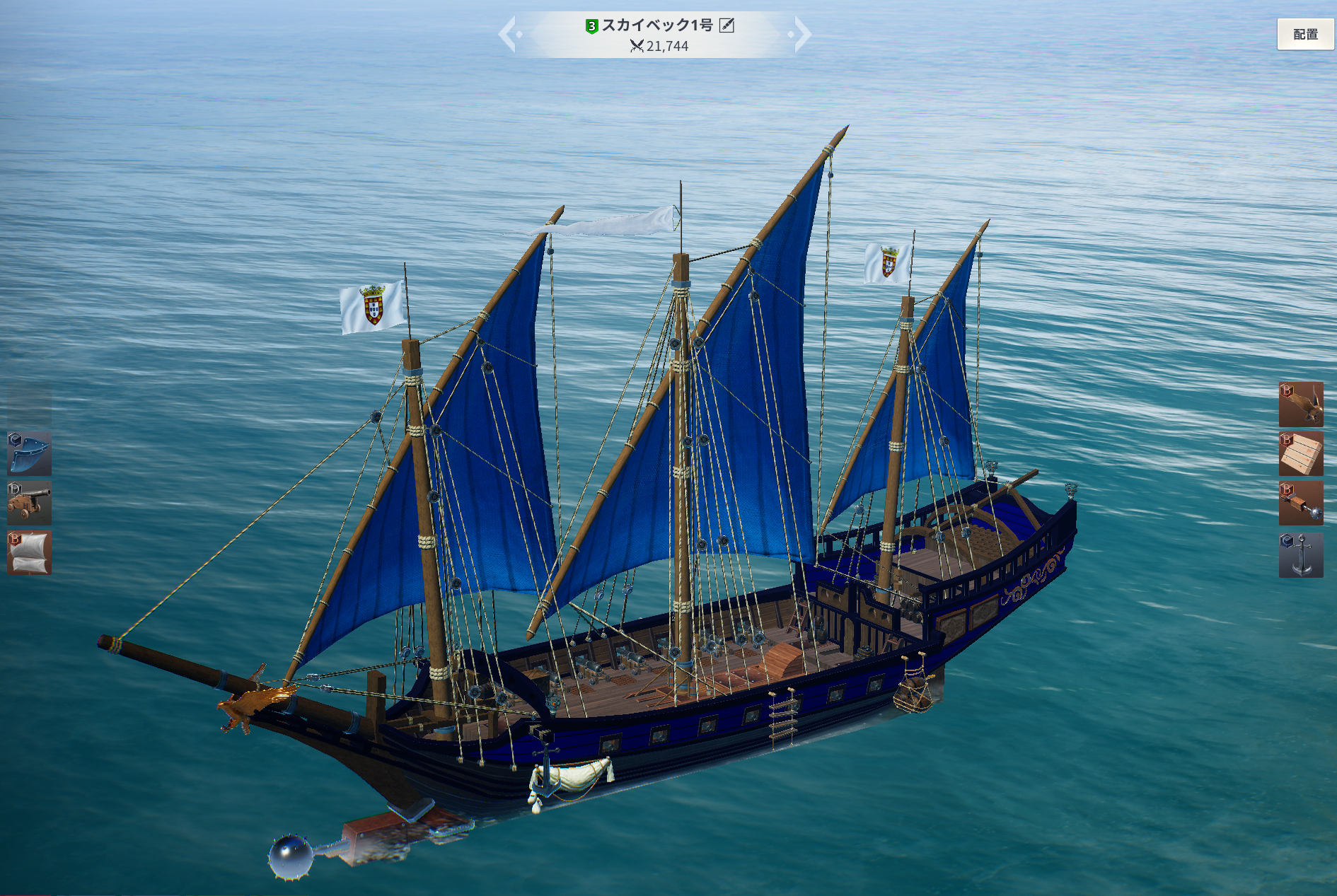Open the 配置 button
The height and width of the screenshot is (896, 1337).
pyautogui.click(x=1305, y=34)
